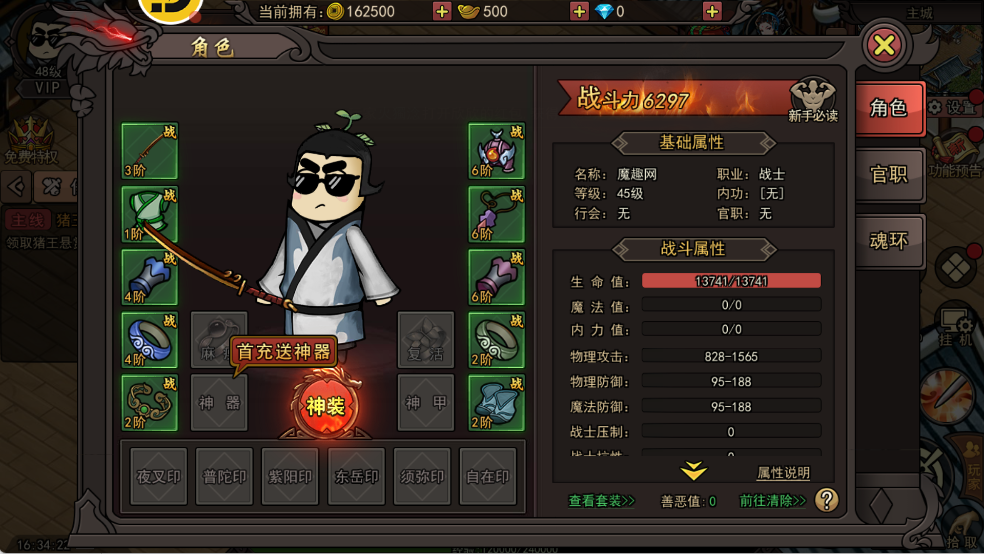Open the empty 神器 slot

[x=219, y=402]
